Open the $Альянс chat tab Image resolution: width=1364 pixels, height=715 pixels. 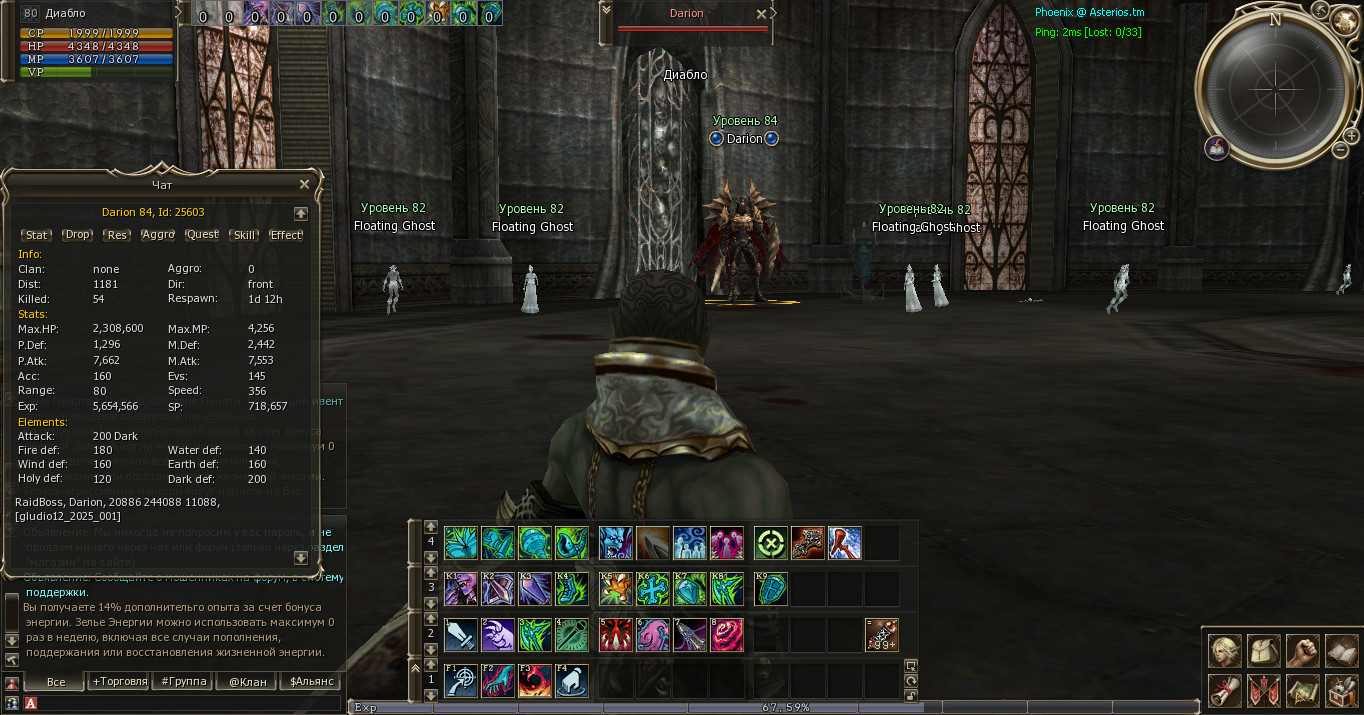click(x=311, y=682)
